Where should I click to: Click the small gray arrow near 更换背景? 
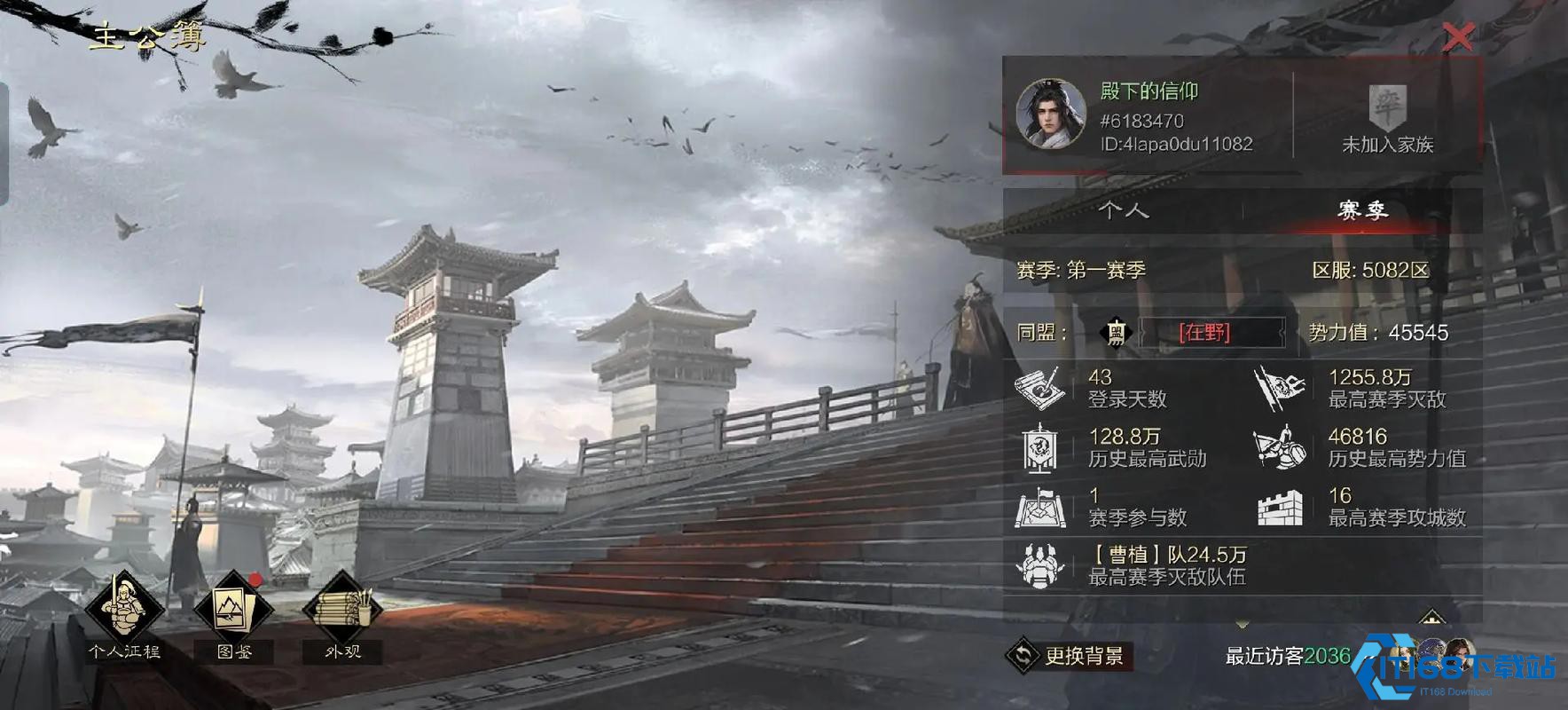(x=1242, y=622)
